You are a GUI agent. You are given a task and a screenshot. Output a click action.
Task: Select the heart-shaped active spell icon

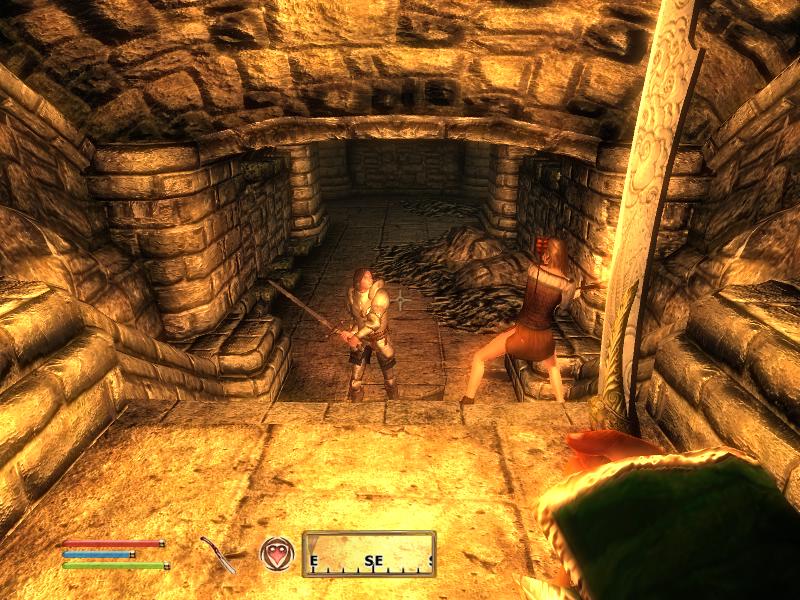[x=277, y=554]
